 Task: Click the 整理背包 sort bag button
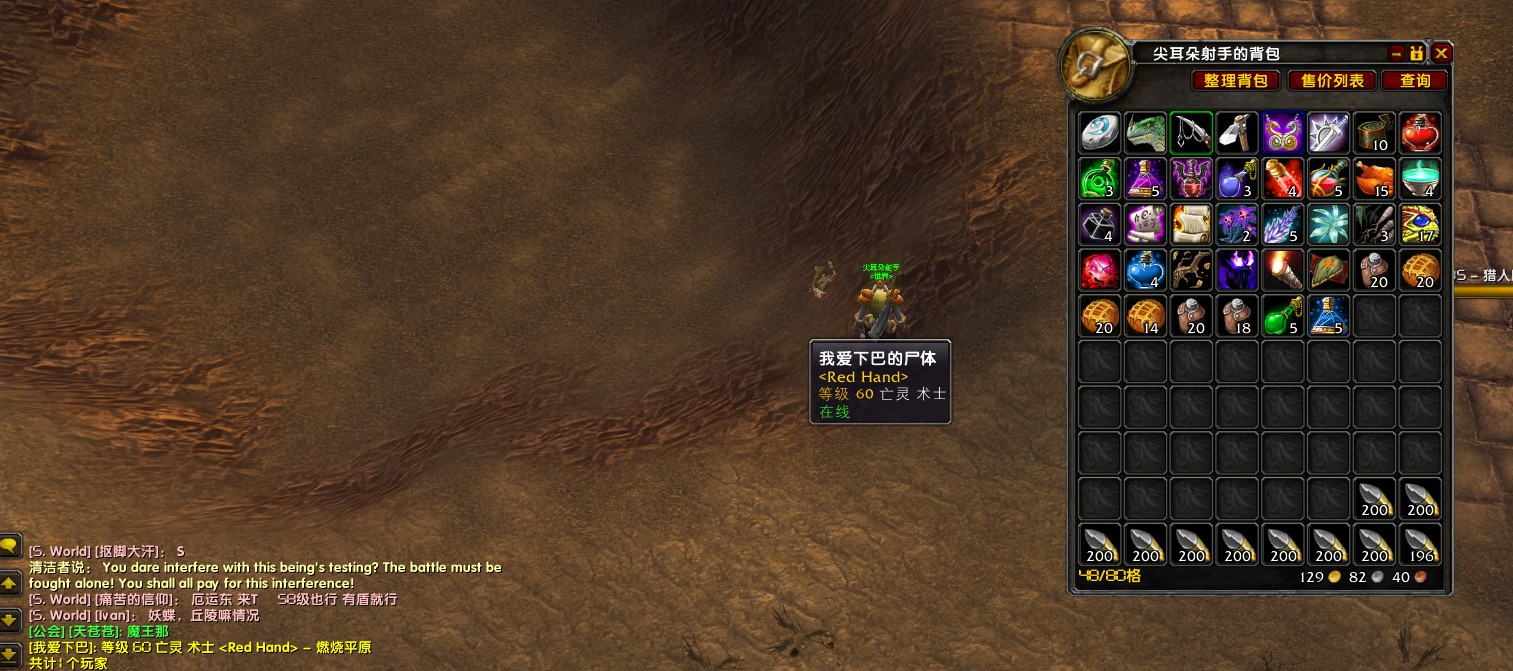(x=1235, y=81)
